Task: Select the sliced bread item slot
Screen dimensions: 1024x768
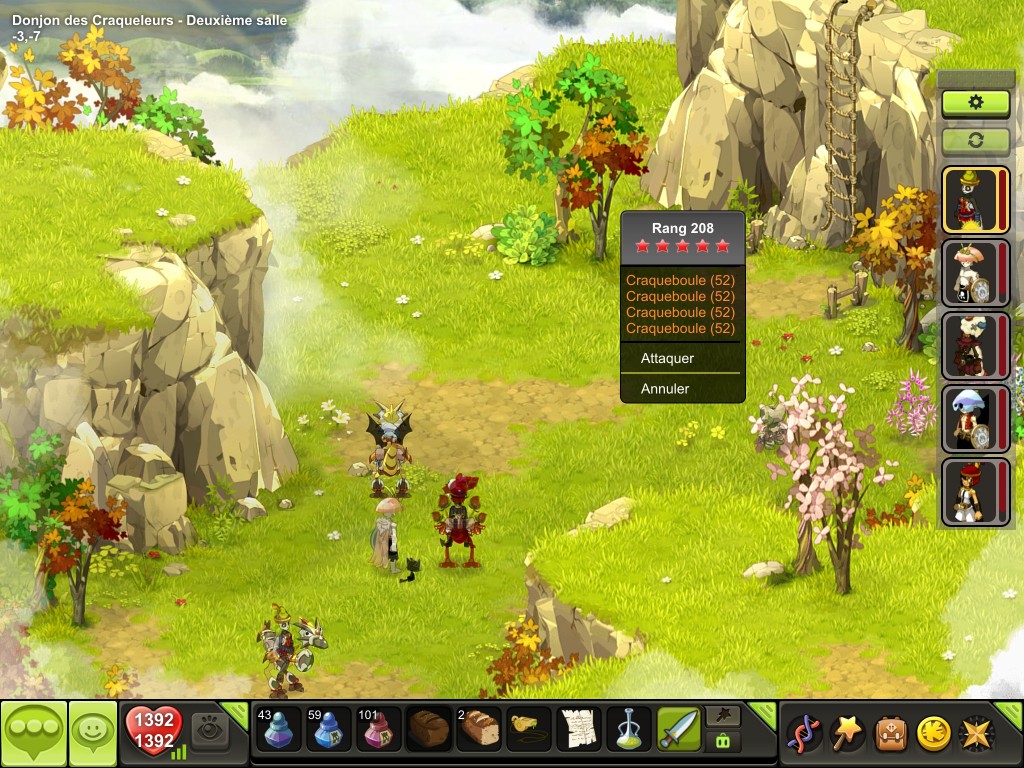Action: point(480,729)
